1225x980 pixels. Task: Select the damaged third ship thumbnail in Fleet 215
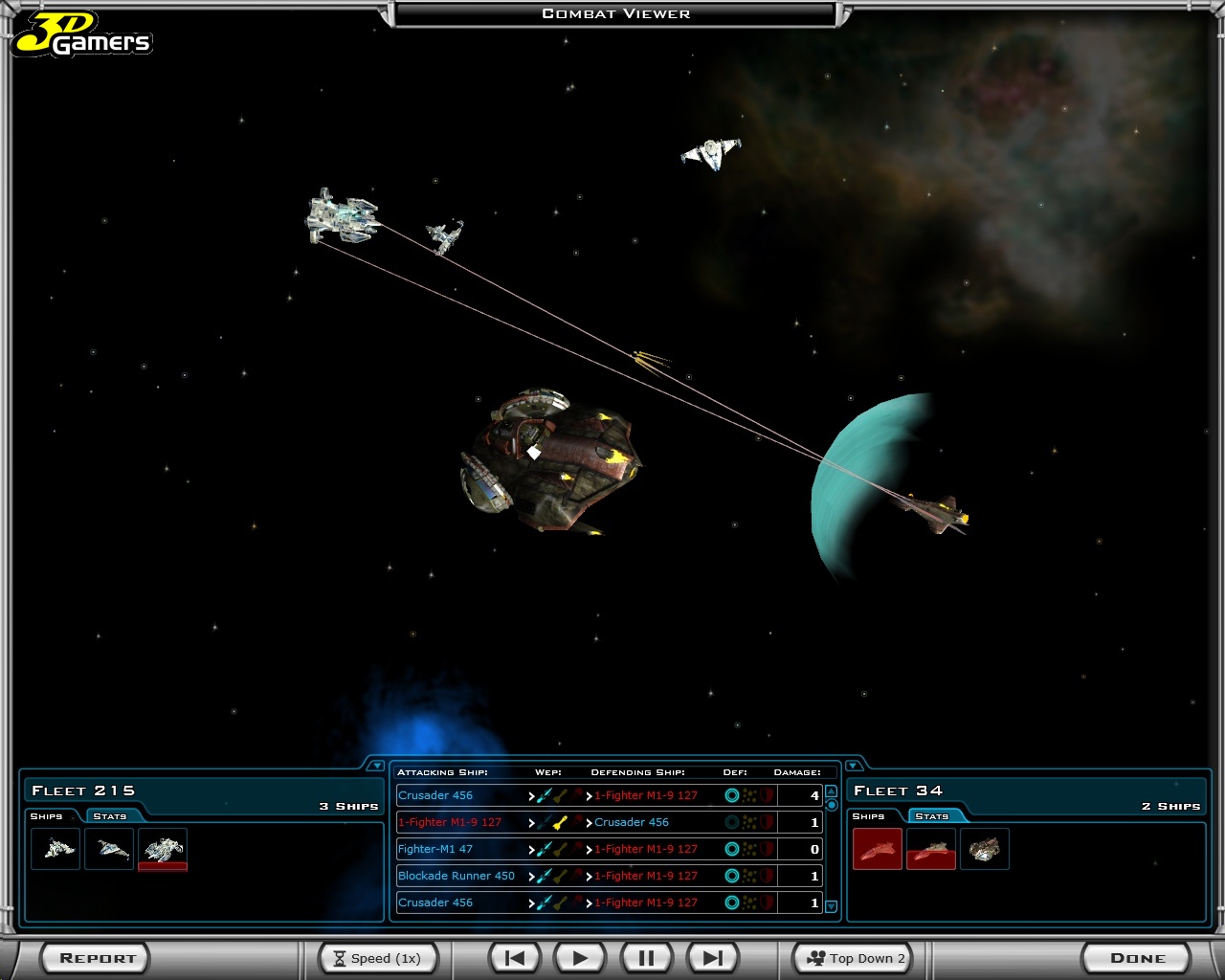pyautogui.click(x=163, y=848)
